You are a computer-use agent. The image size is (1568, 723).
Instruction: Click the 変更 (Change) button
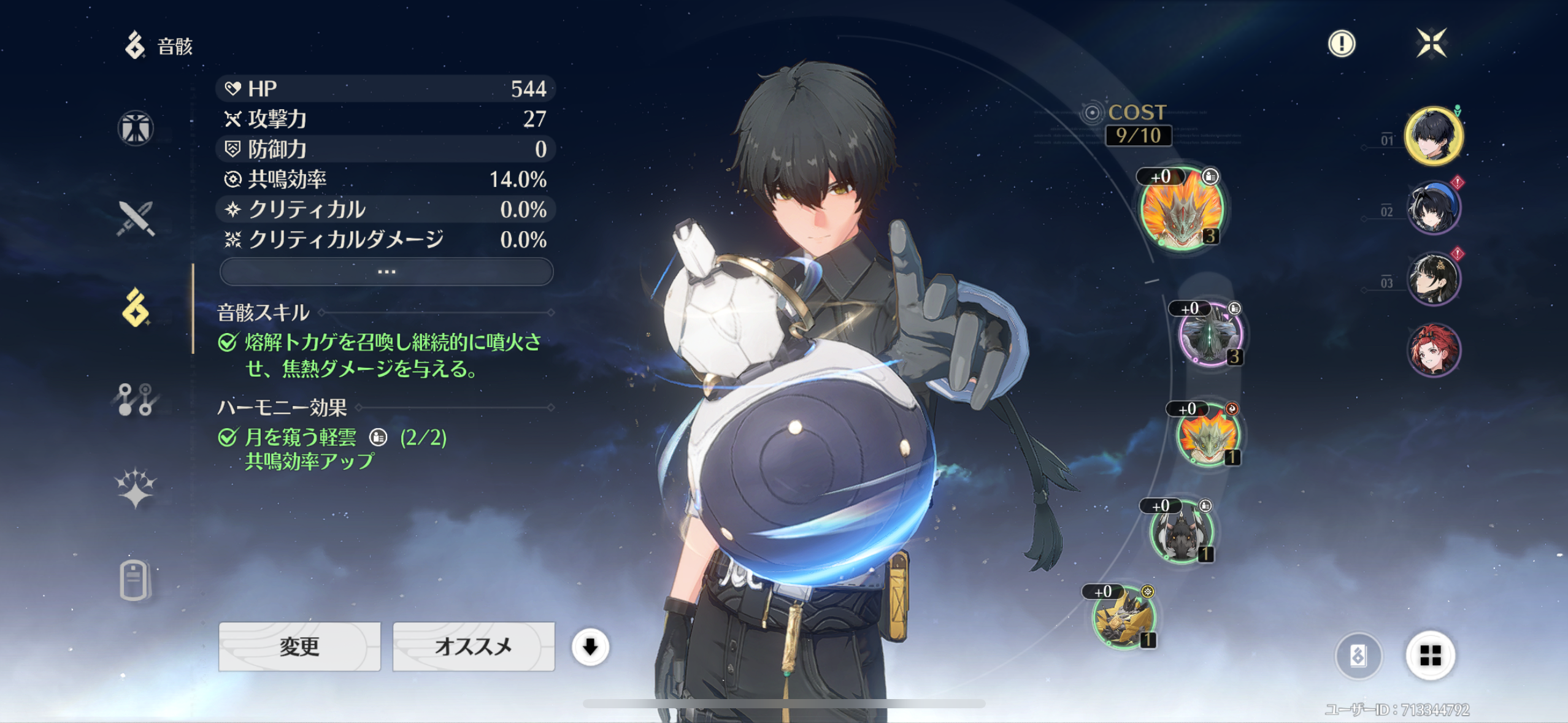[299, 646]
